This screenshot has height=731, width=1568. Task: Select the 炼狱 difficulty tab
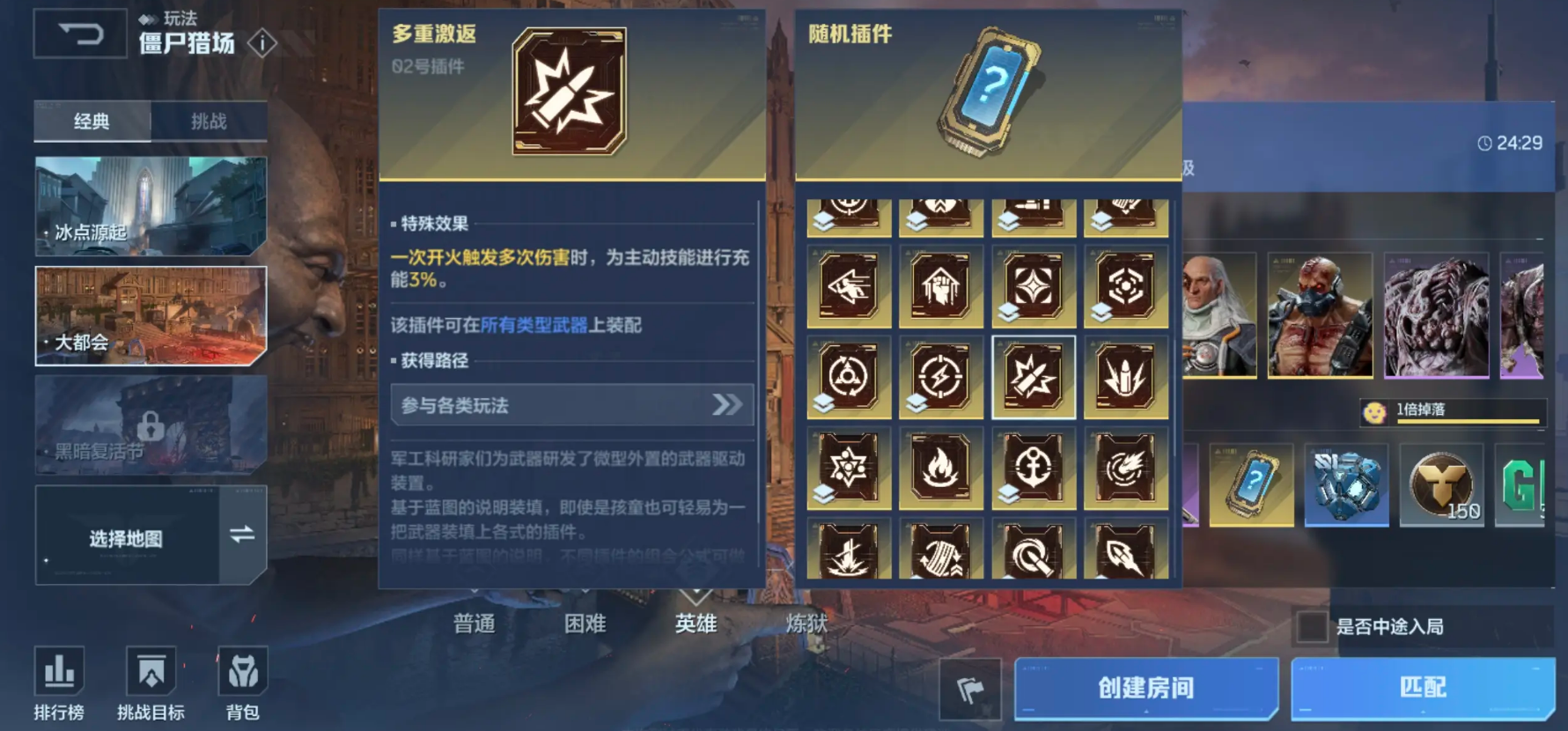(x=806, y=623)
